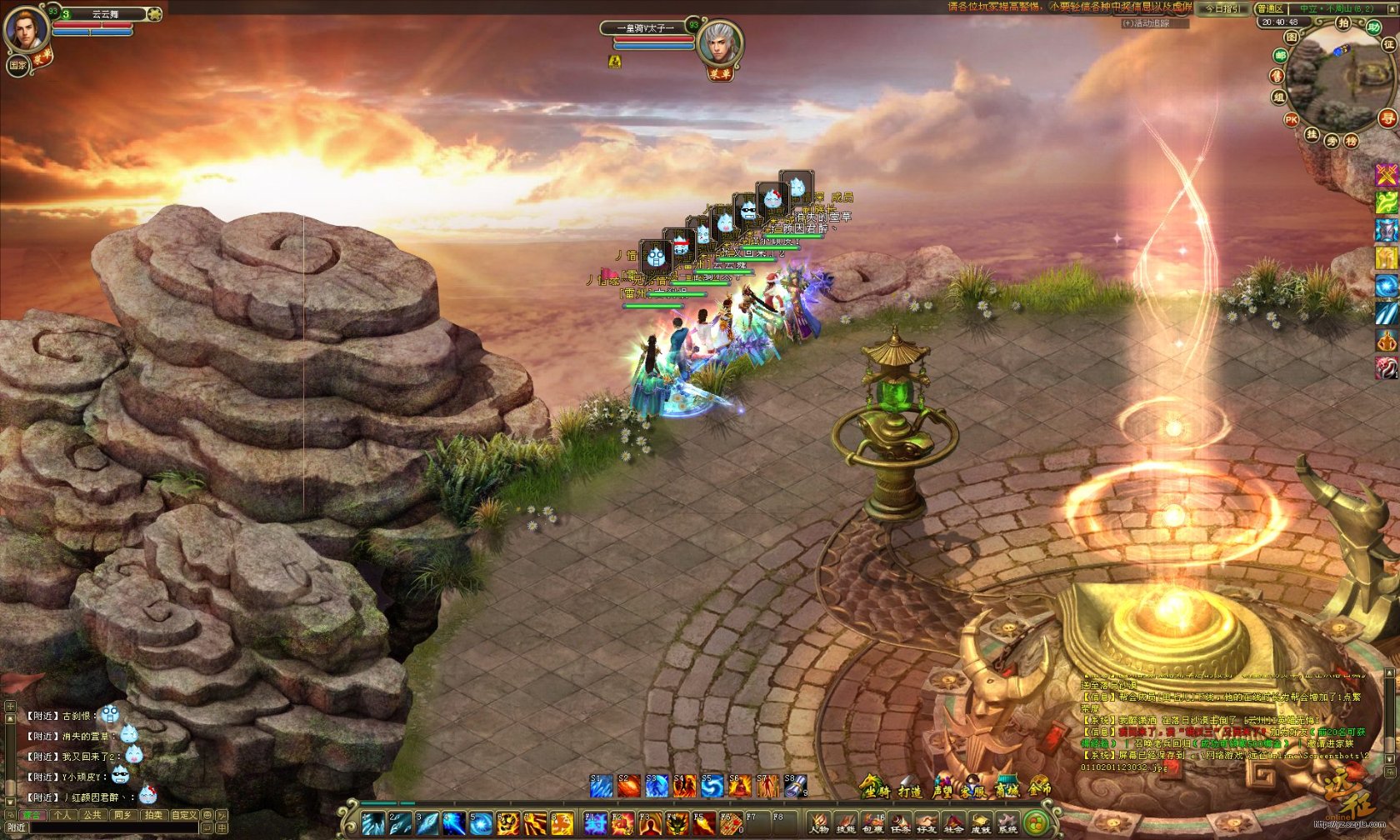Switch chat to the 个人 tab
1400x840 pixels.
click(x=62, y=815)
